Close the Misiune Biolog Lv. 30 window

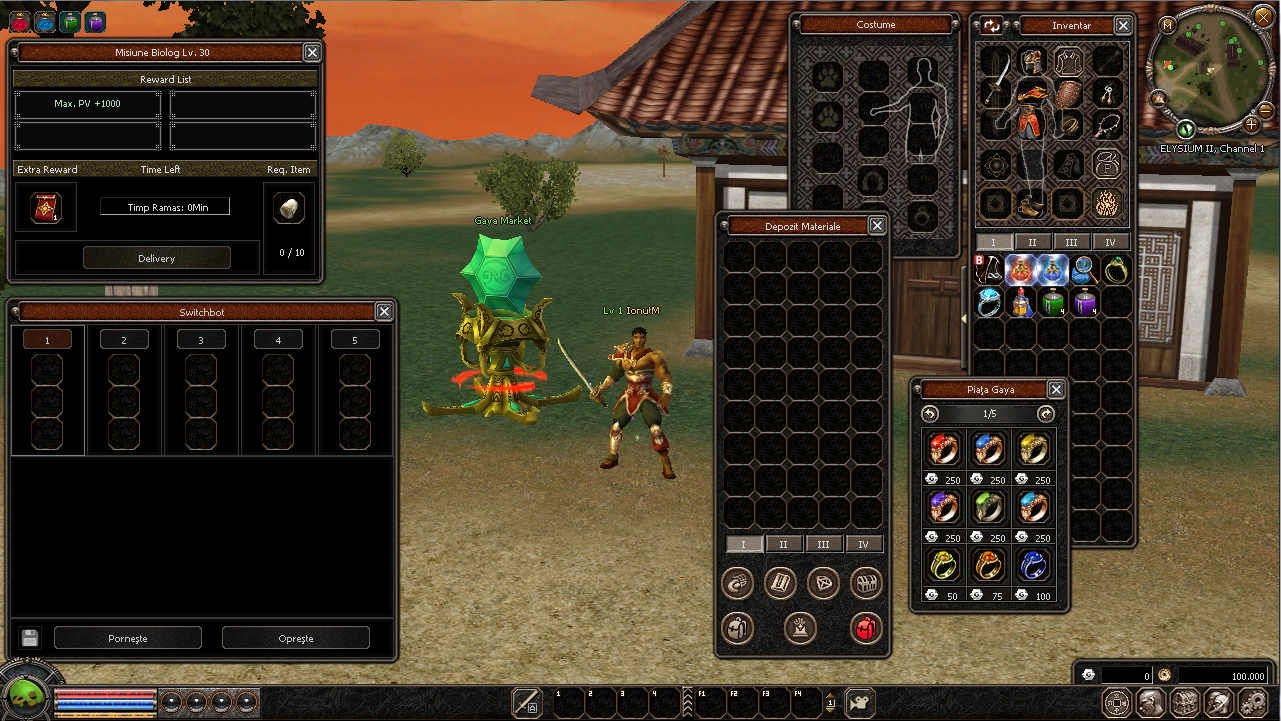tap(312, 53)
